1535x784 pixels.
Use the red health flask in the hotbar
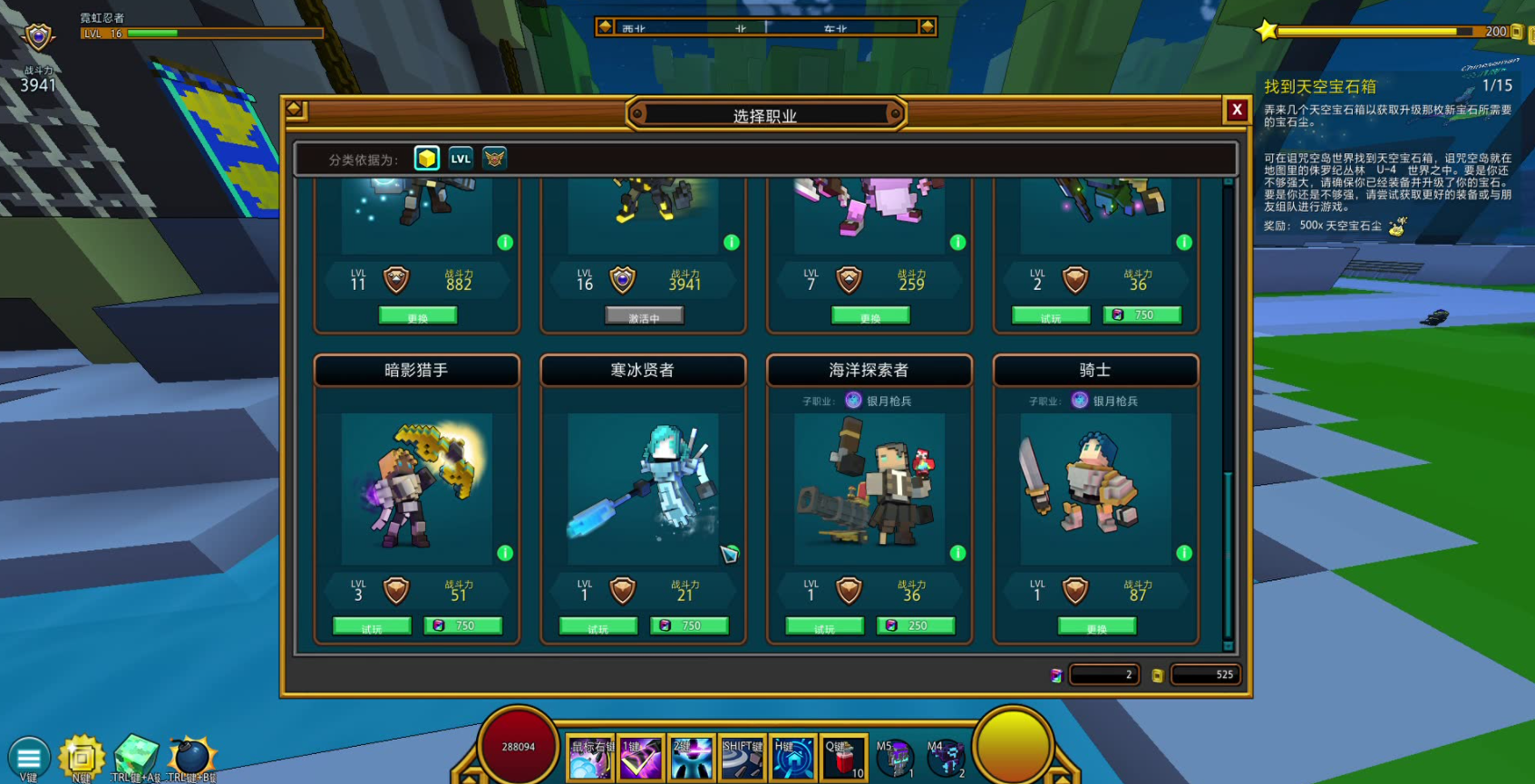(843, 757)
